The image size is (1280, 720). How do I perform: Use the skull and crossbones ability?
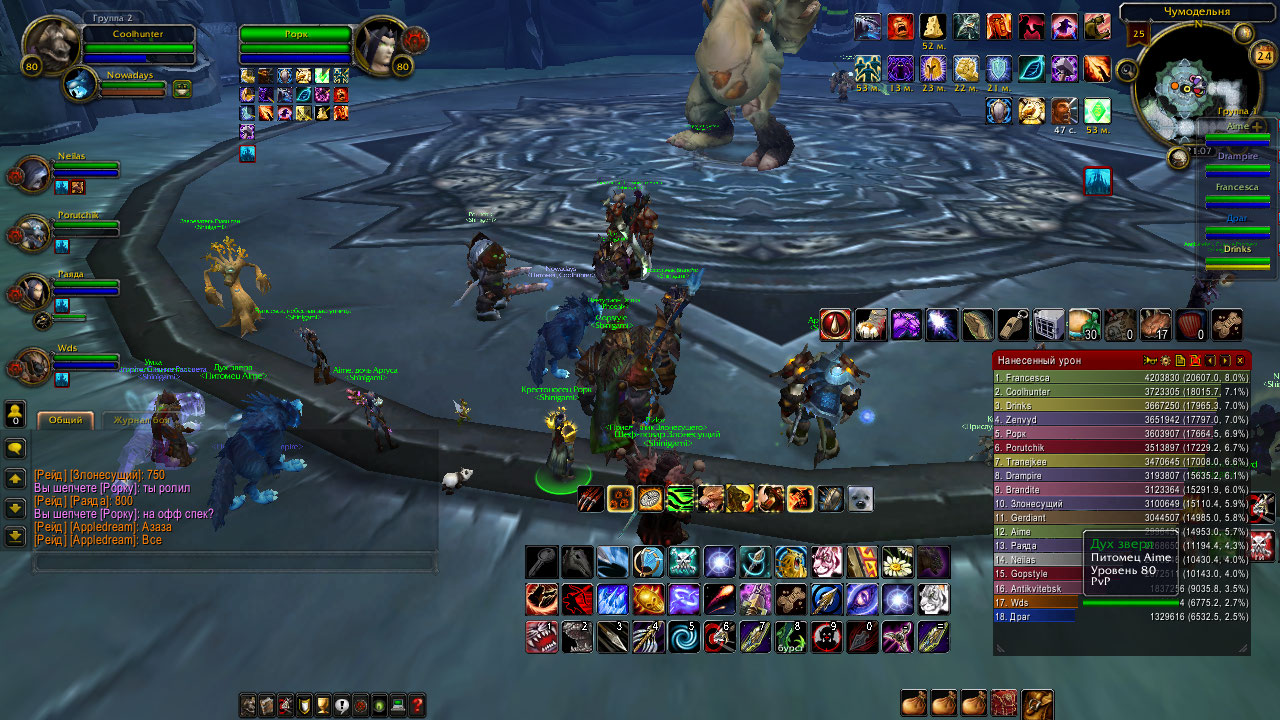(x=683, y=562)
